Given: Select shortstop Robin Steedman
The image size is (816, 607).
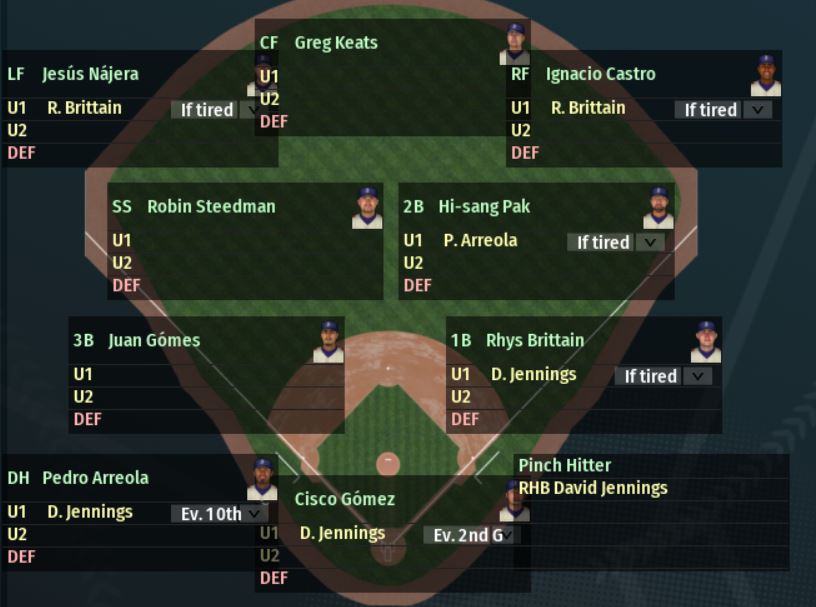Looking at the screenshot, I should [211, 207].
